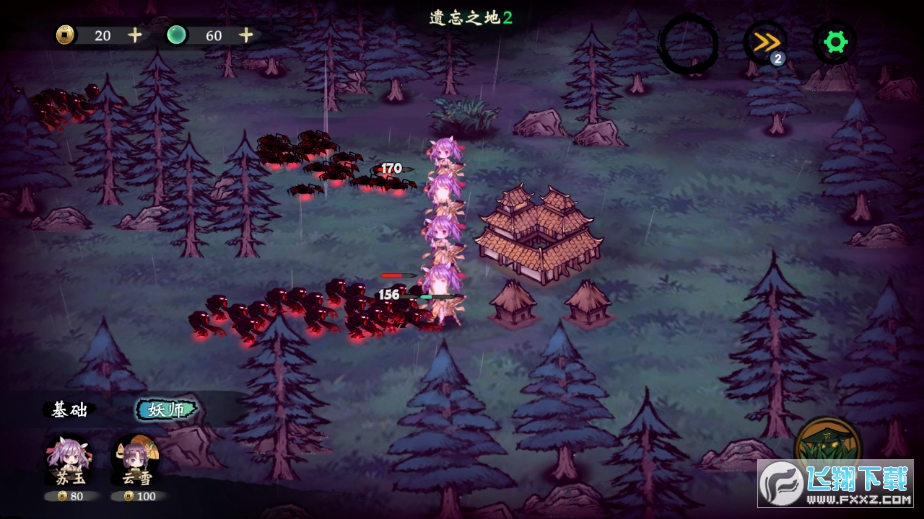Toggle the double-arrow game speed button
This screenshot has width=924, height=519.
click(765, 43)
